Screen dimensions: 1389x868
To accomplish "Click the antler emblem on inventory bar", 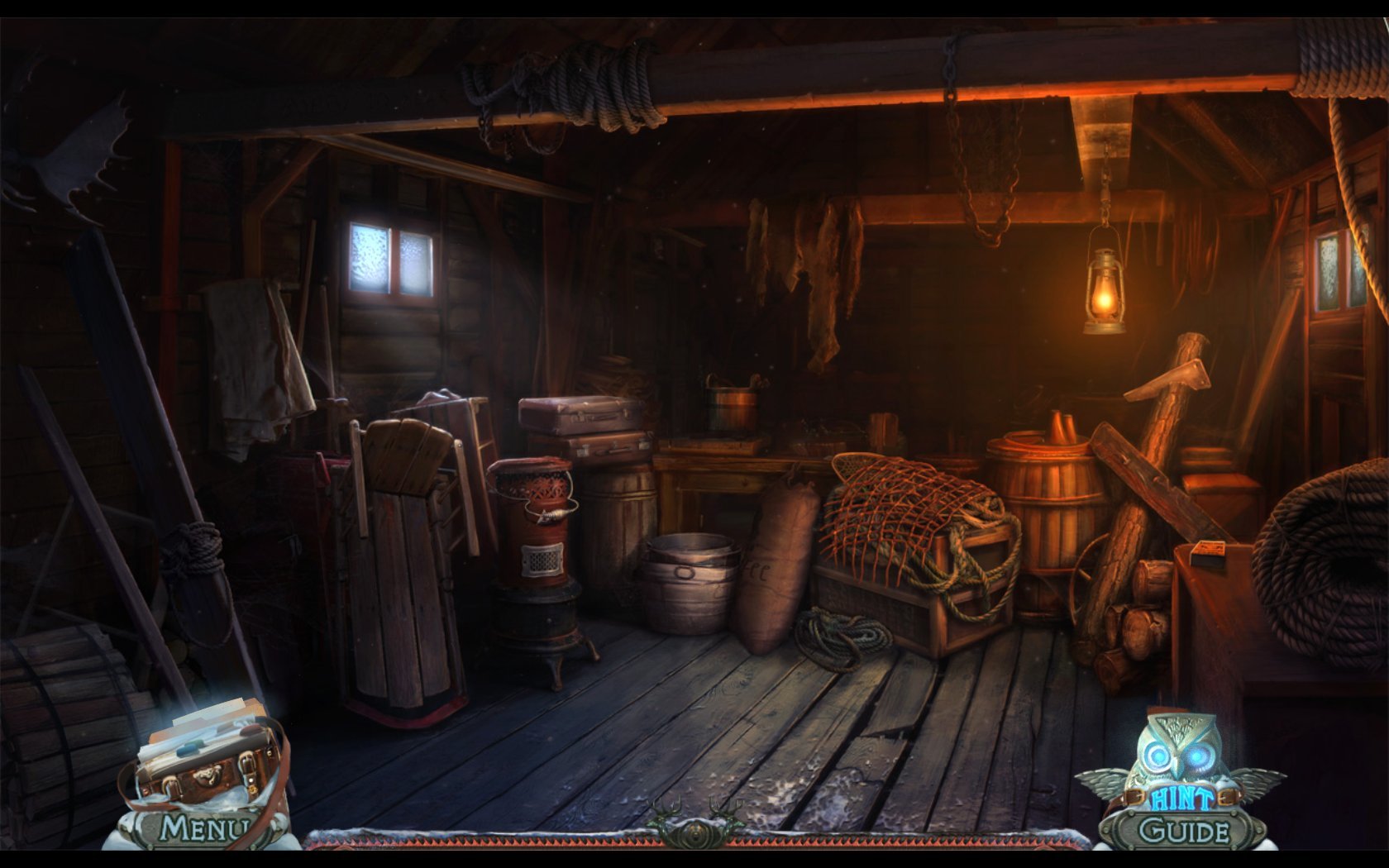I will [x=694, y=823].
